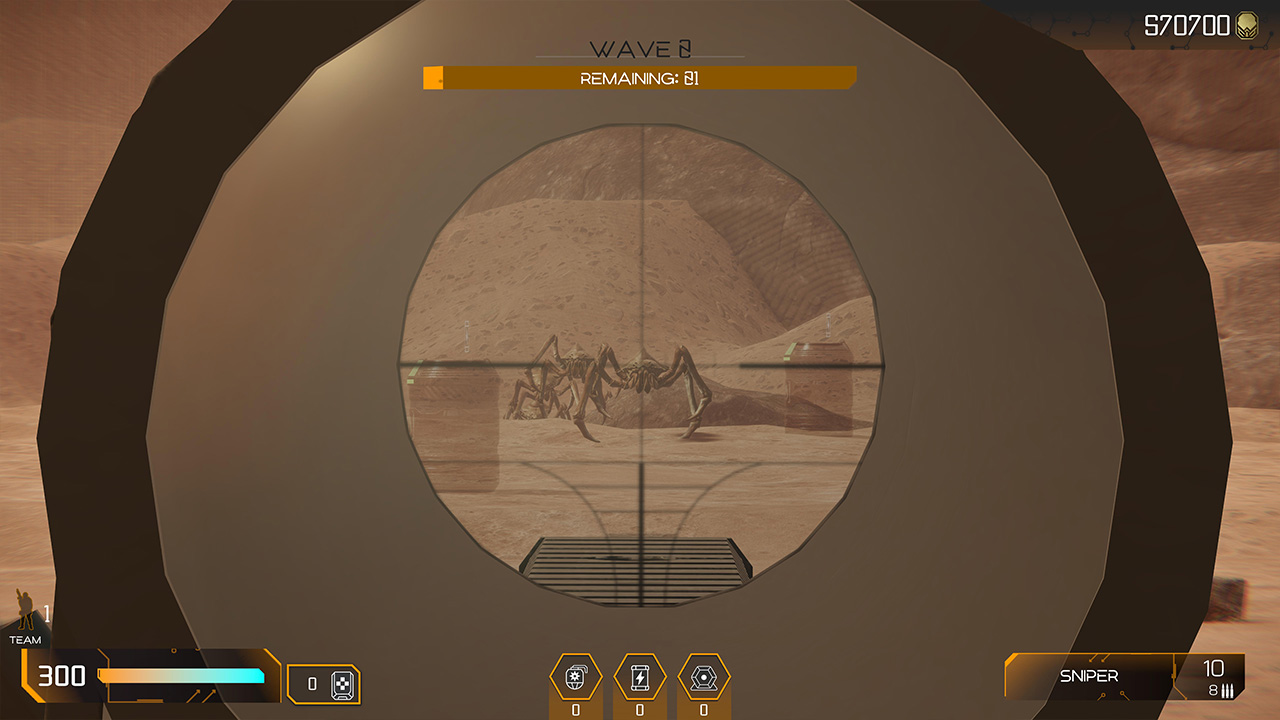Select the deployable turret equipment icon
This screenshot has height=720, width=1280.
(703, 677)
